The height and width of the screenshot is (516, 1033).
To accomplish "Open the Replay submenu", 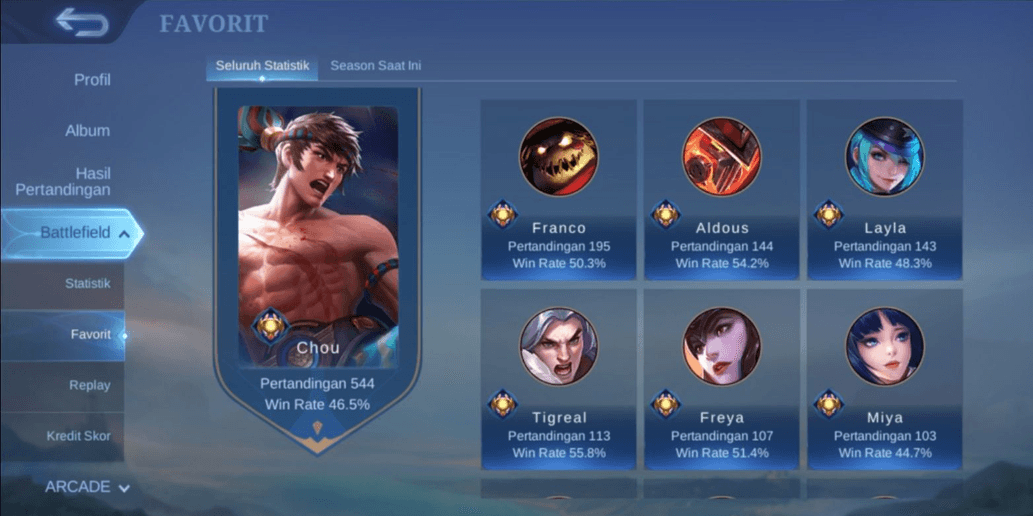I will tap(90, 385).
